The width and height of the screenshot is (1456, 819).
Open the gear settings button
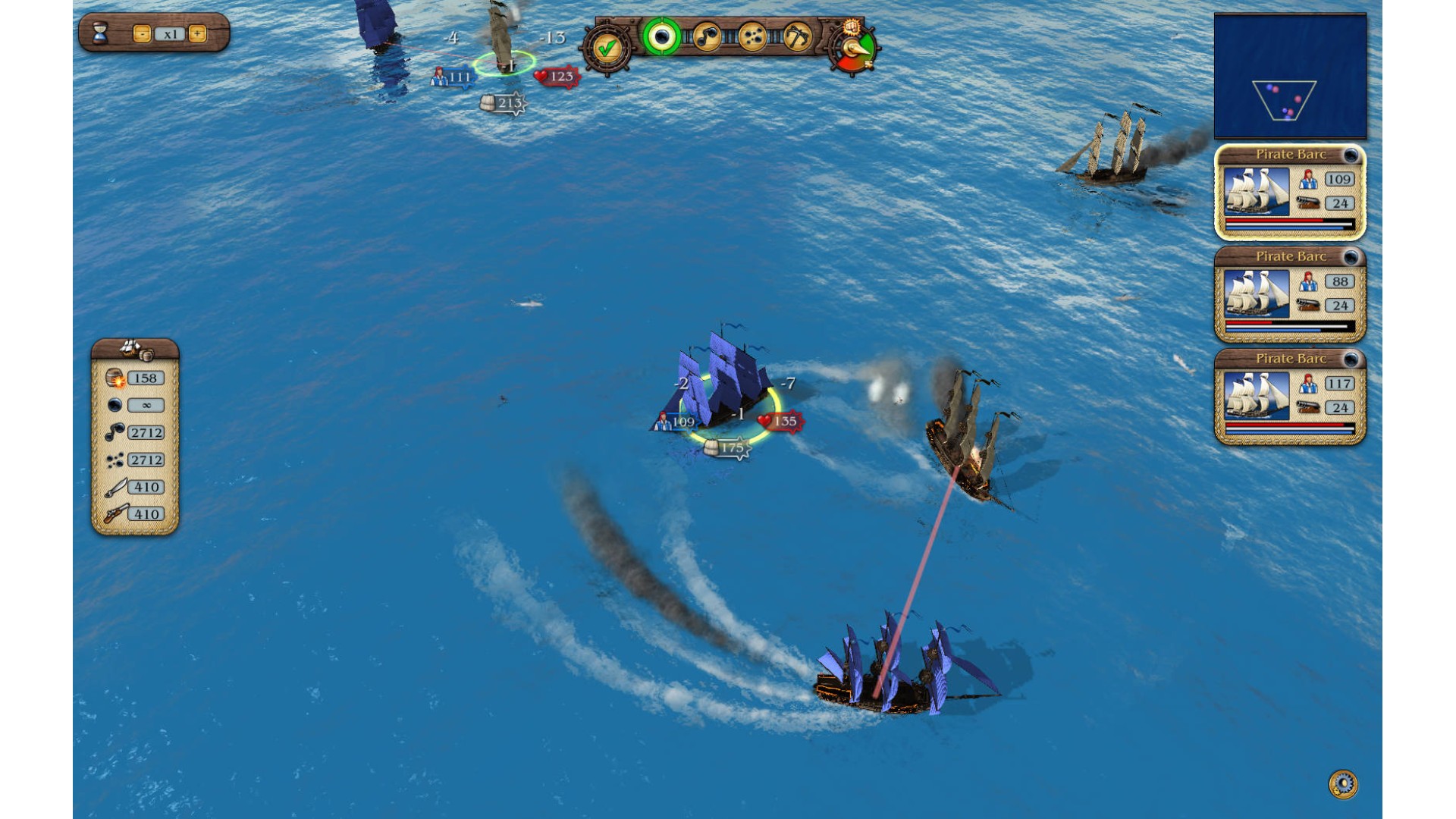pyautogui.click(x=1343, y=783)
